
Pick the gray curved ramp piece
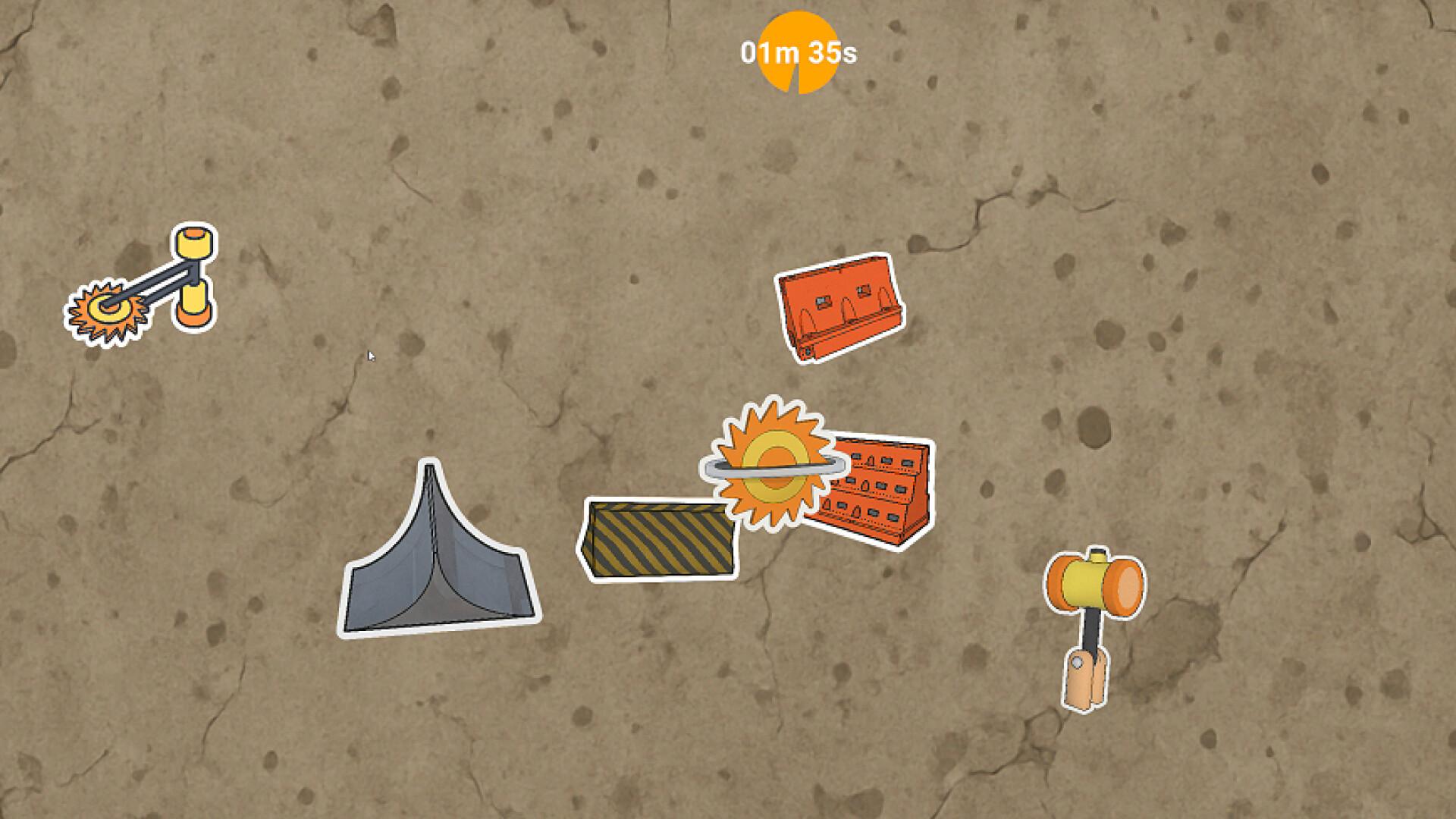(436, 561)
